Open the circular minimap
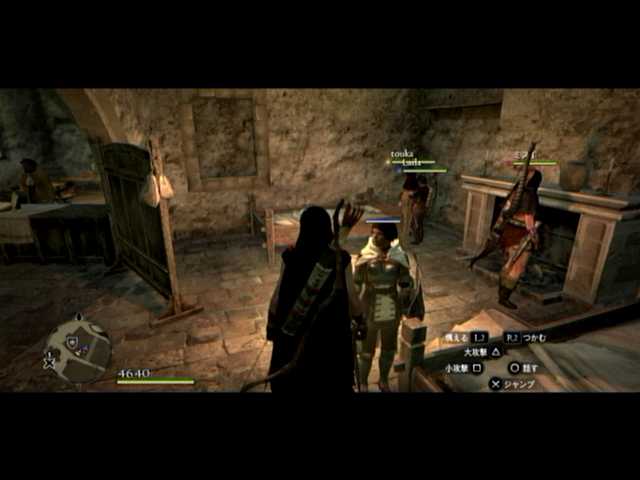 [x=79, y=348]
